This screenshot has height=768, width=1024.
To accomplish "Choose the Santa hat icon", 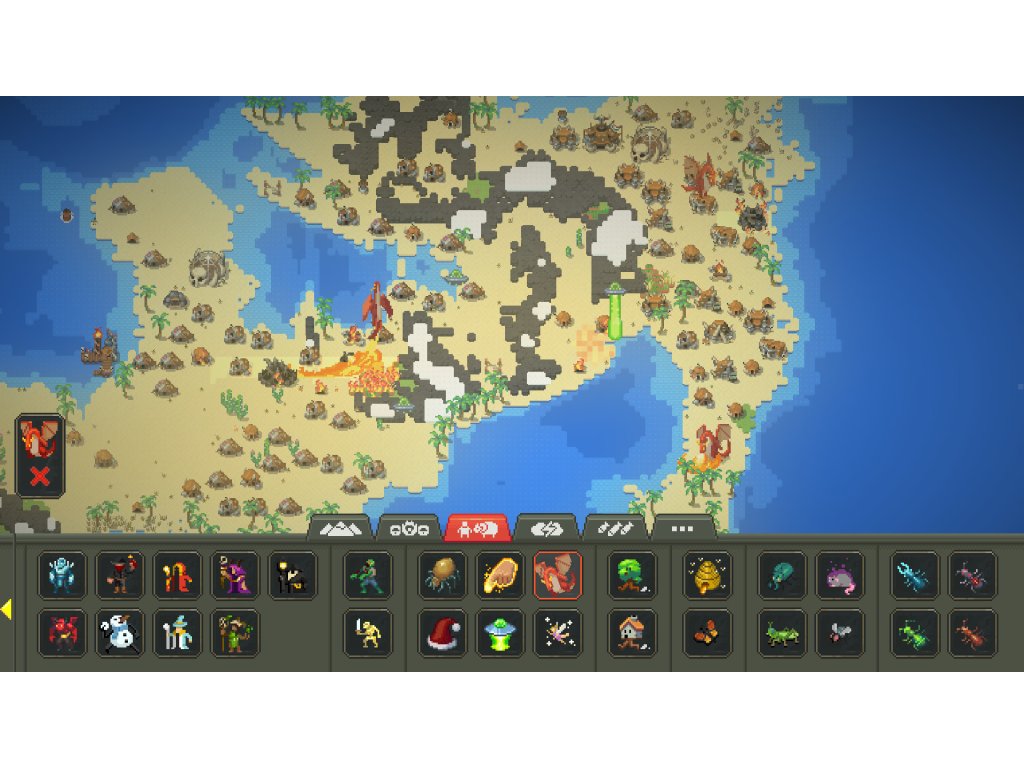I will pos(442,633).
